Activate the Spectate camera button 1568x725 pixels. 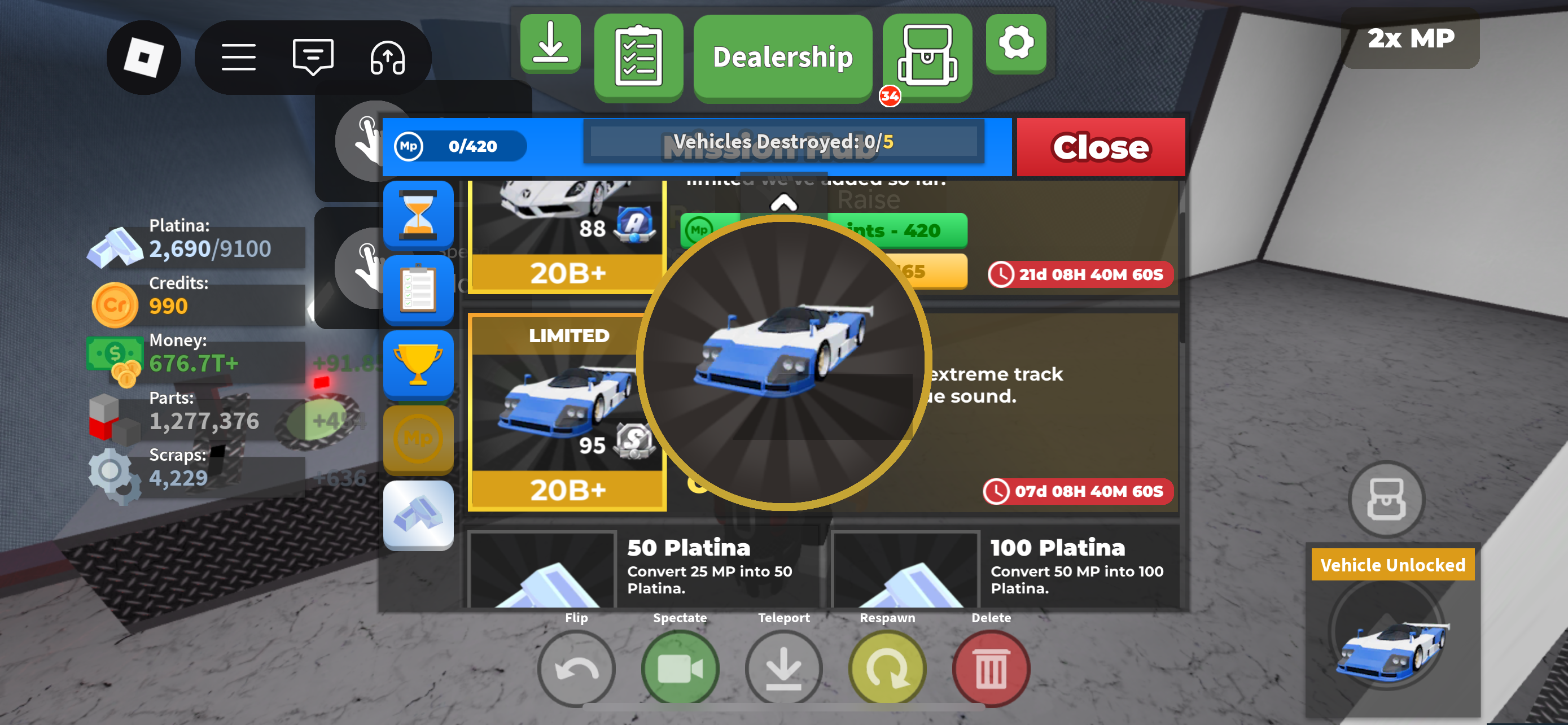680,669
